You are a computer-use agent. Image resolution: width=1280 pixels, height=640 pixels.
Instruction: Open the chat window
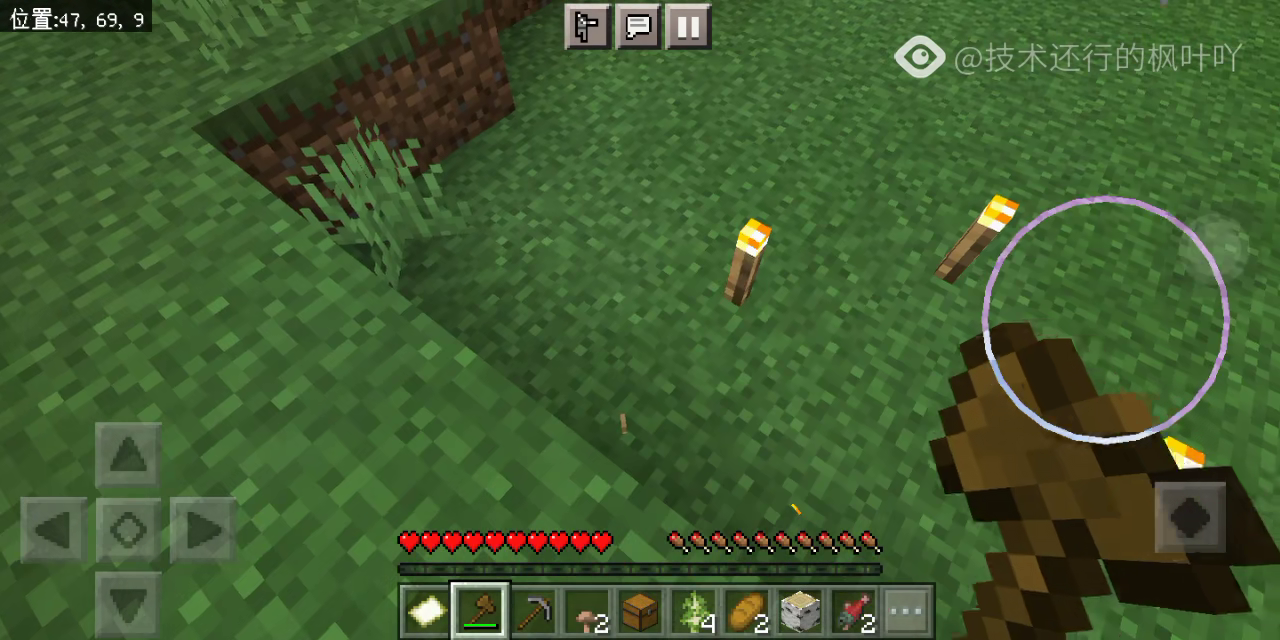(637, 26)
